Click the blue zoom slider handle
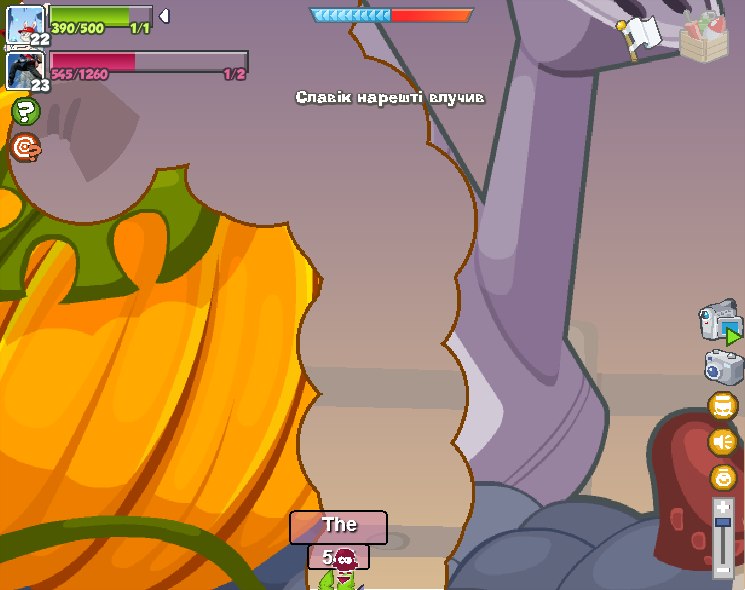Screen dimensions: 745x590 (x=723, y=521)
